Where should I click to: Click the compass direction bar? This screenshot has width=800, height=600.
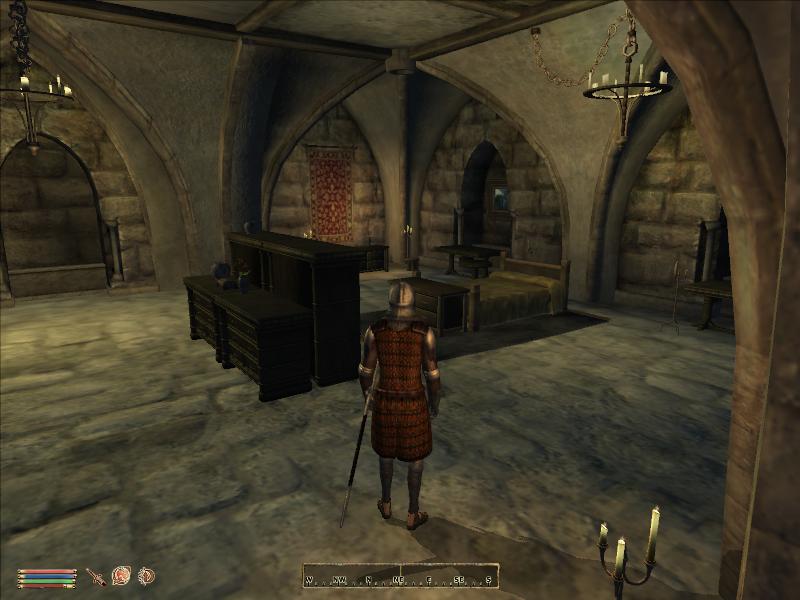401,578
